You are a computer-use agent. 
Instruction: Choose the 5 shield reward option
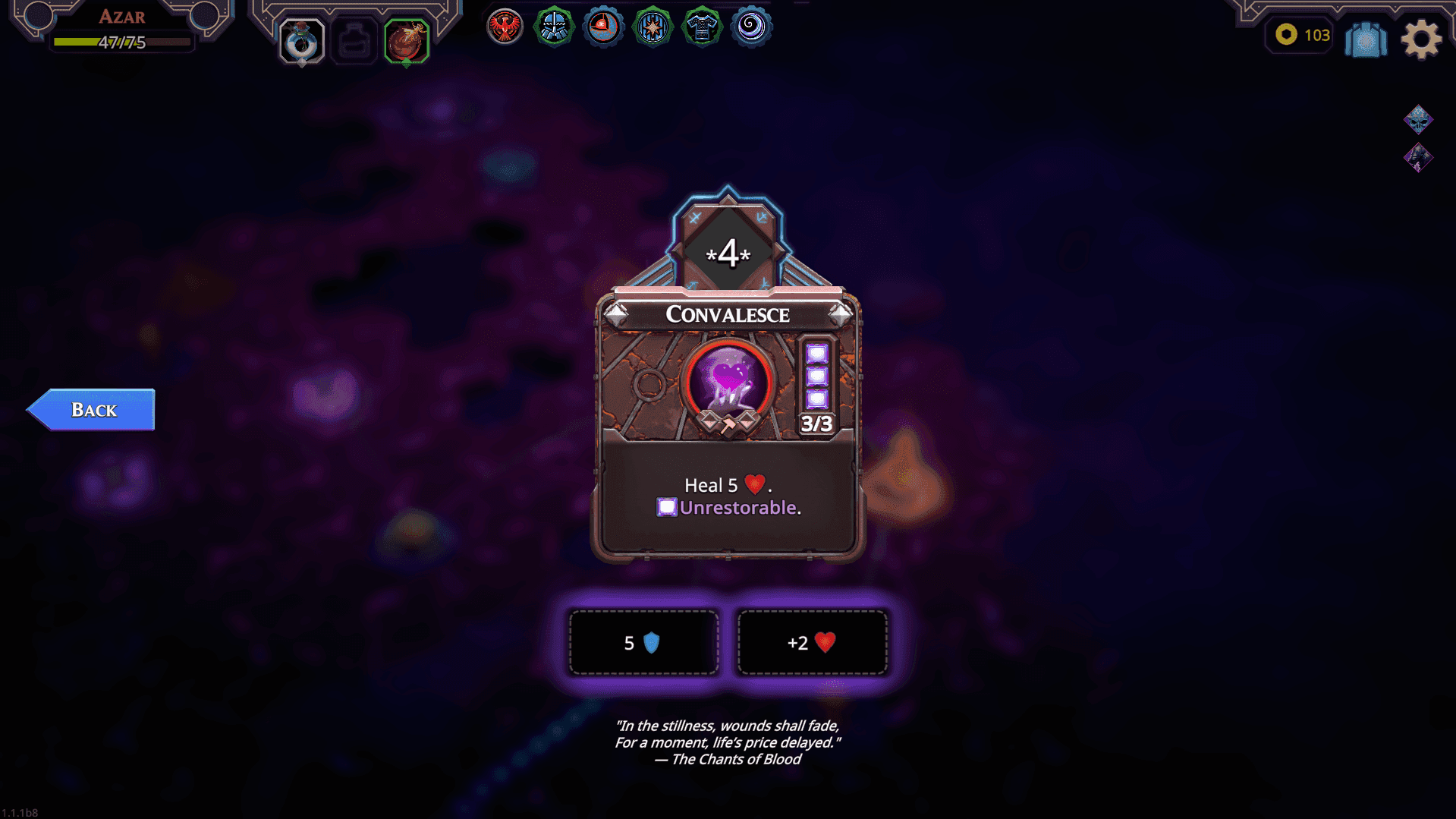(643, 642)
